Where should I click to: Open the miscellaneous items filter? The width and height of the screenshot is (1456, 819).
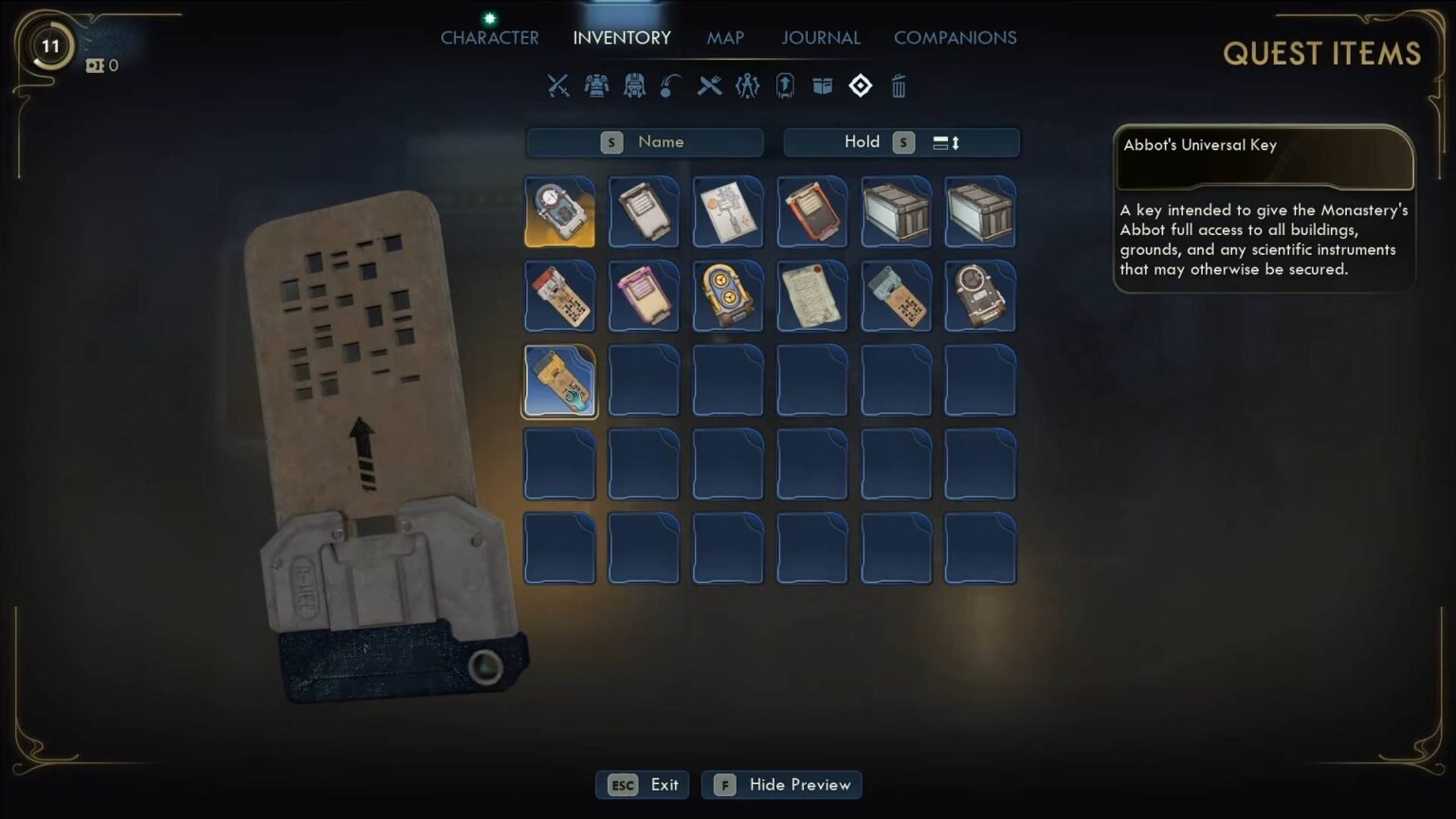pos(821,86)
